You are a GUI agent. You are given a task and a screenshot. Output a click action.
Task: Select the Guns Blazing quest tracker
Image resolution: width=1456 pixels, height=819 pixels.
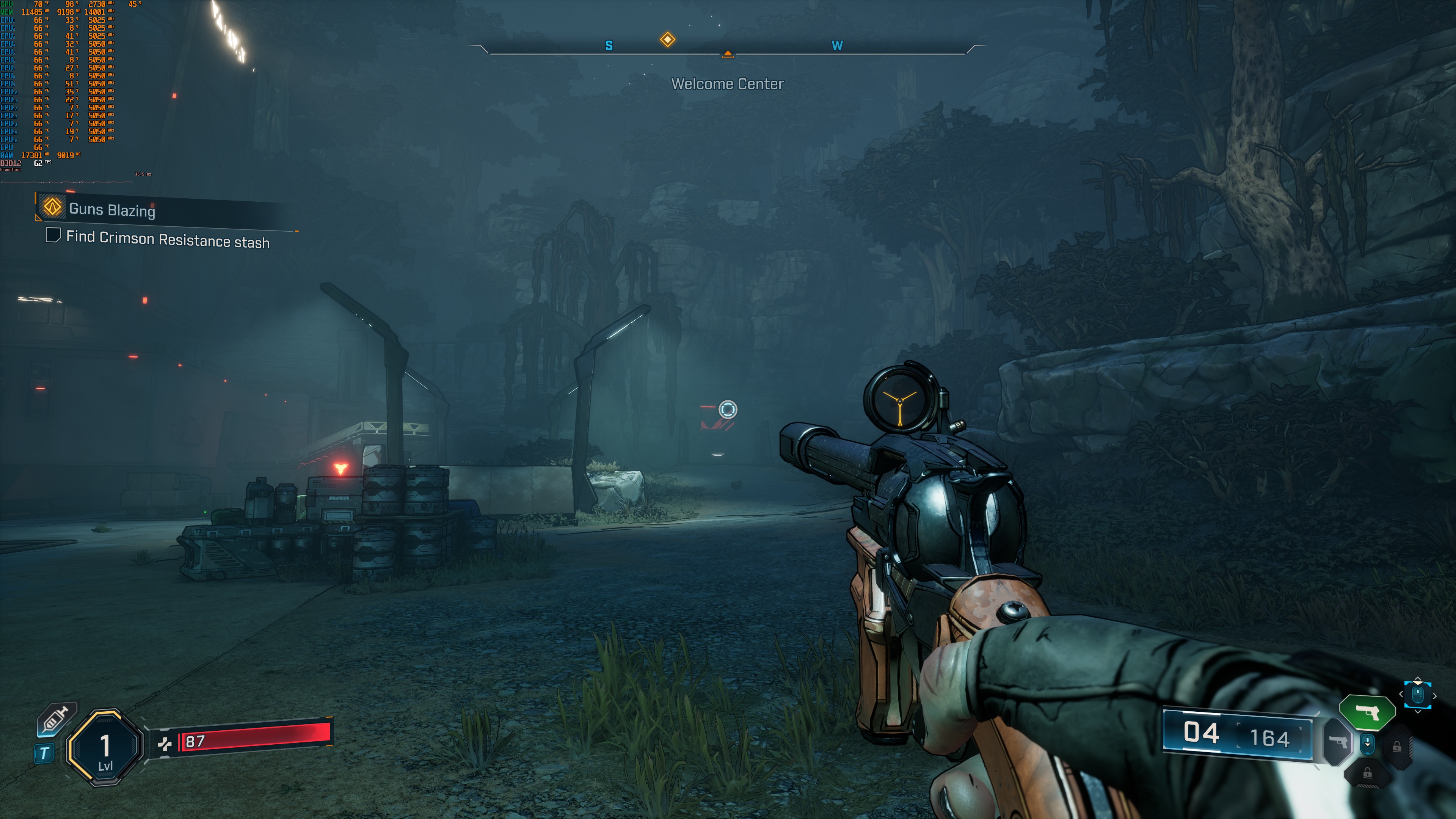[x=112, y=209]
